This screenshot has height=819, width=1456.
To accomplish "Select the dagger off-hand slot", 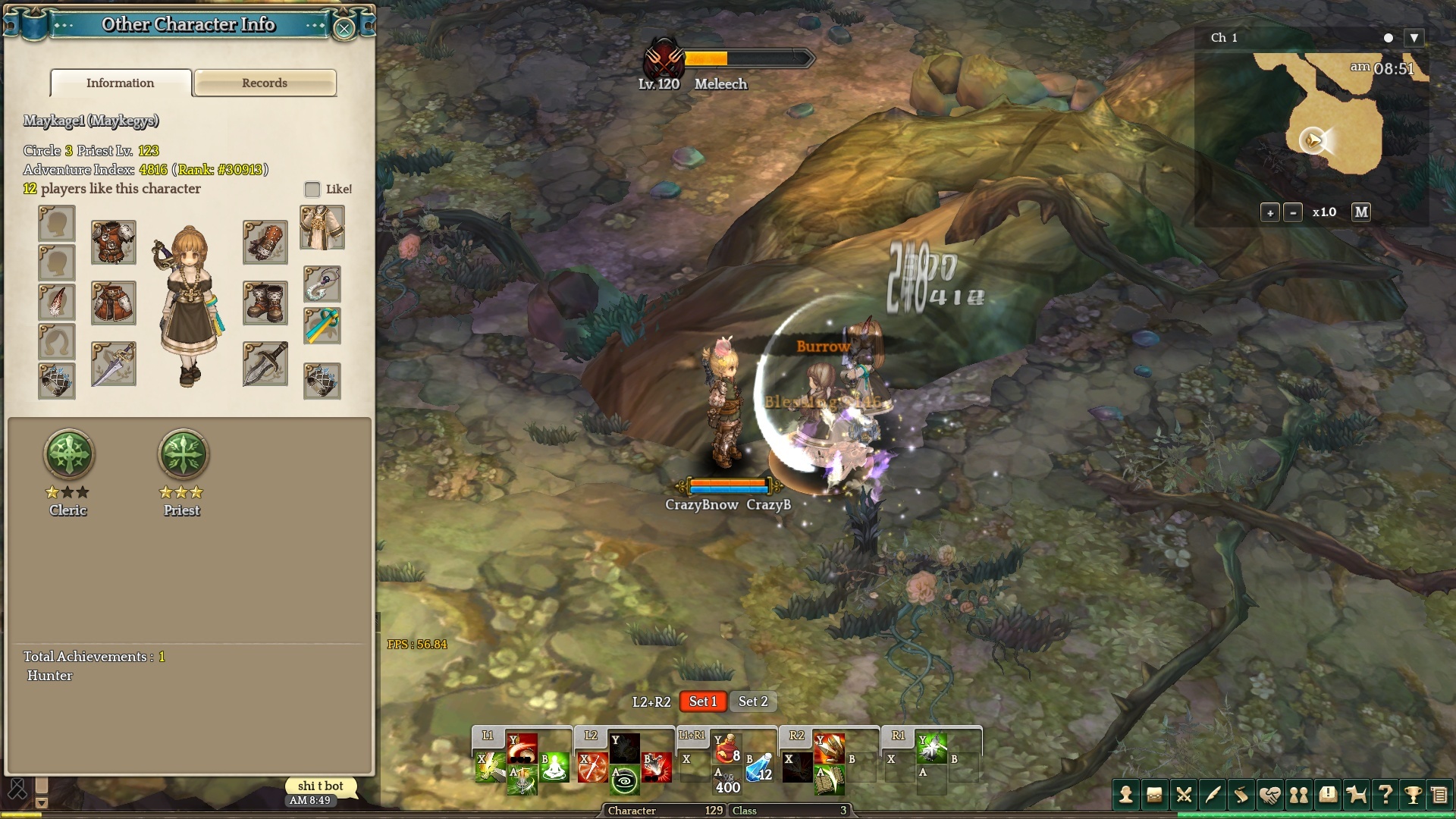I will tap(265, 364).
